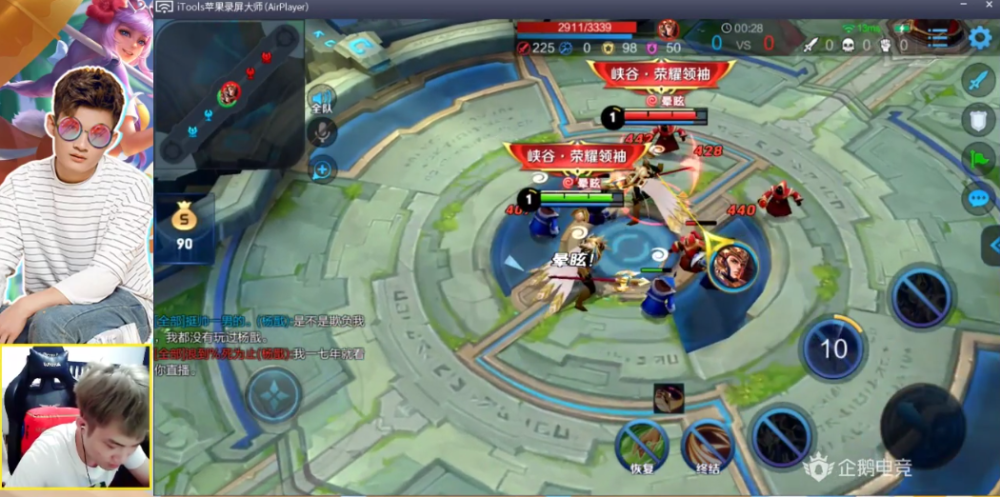
Task: Tap the skill showing the 10 cooldown
Action: click(x=833, y=349)
